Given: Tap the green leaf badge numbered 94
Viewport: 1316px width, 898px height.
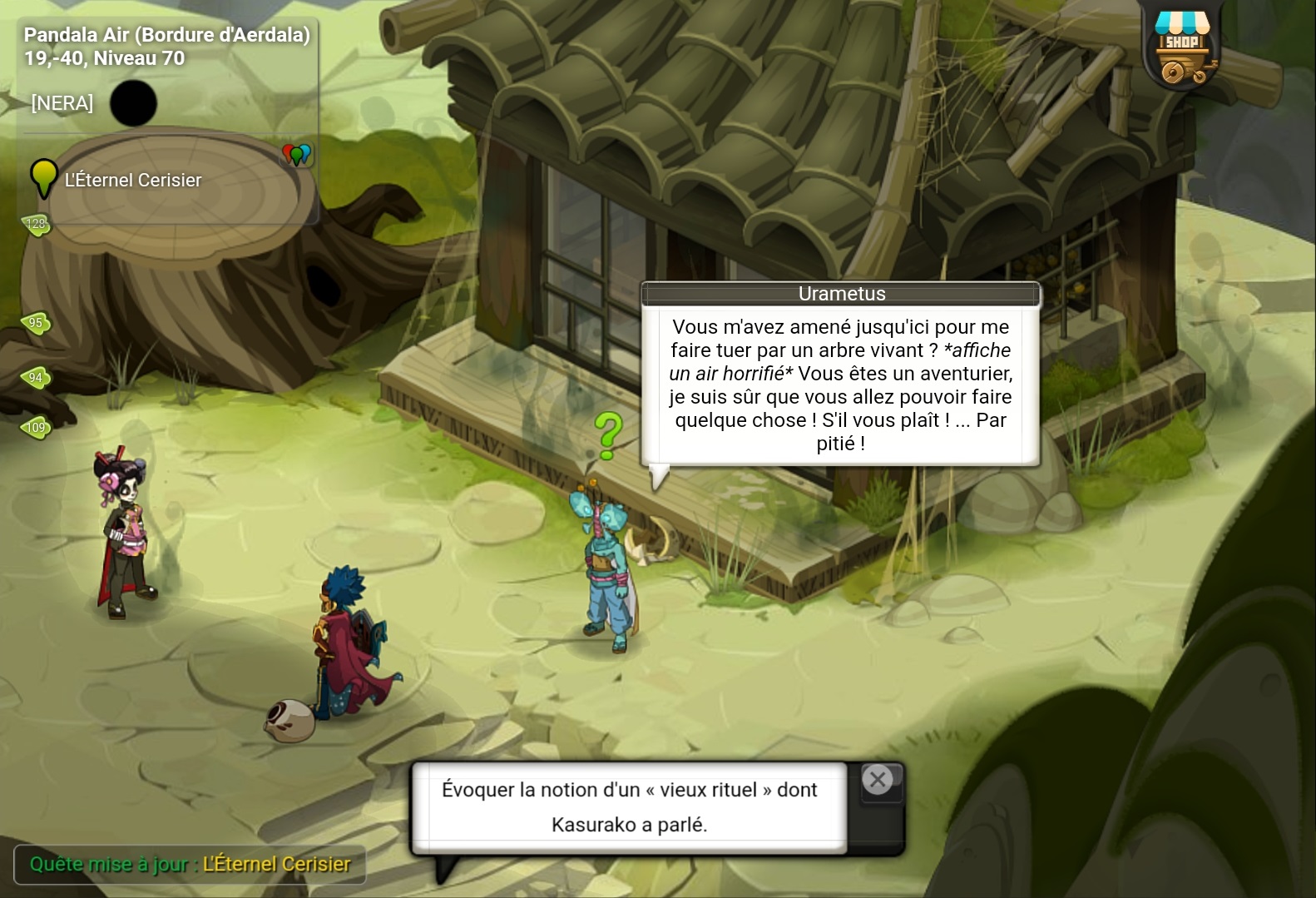Looking at the screenshot, I should click(36, 378).
